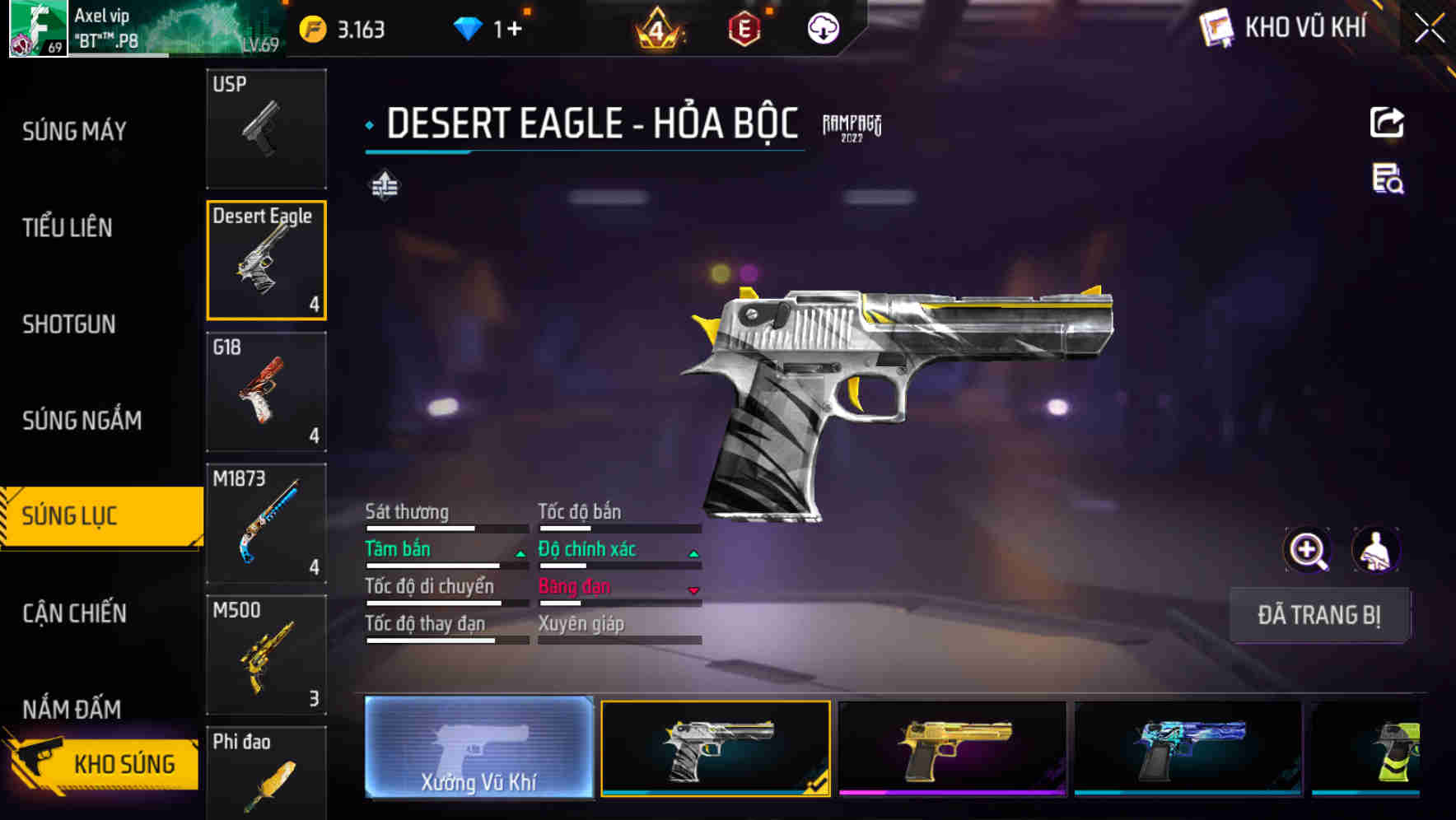Choose the M1873 weapon slot
The height and width of the screenshot is (820, 1456).
point(266,524)
